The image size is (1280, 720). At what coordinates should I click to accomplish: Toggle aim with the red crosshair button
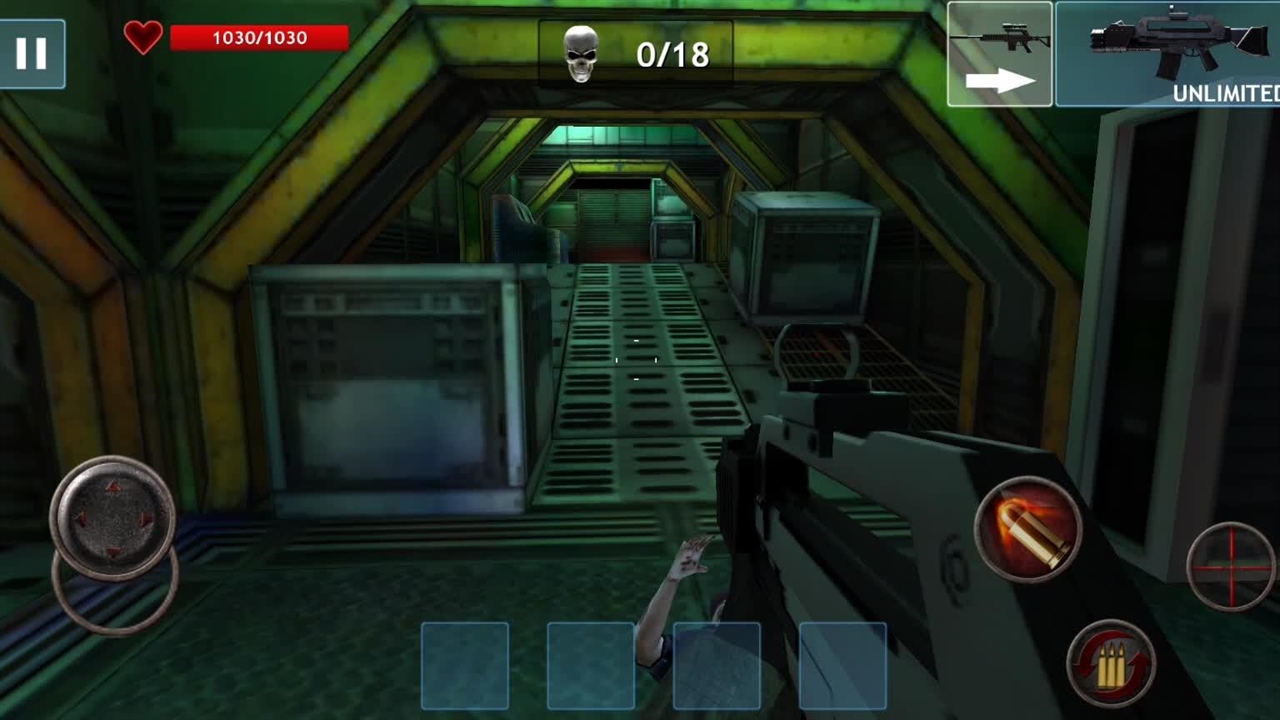pos(1231,565)
